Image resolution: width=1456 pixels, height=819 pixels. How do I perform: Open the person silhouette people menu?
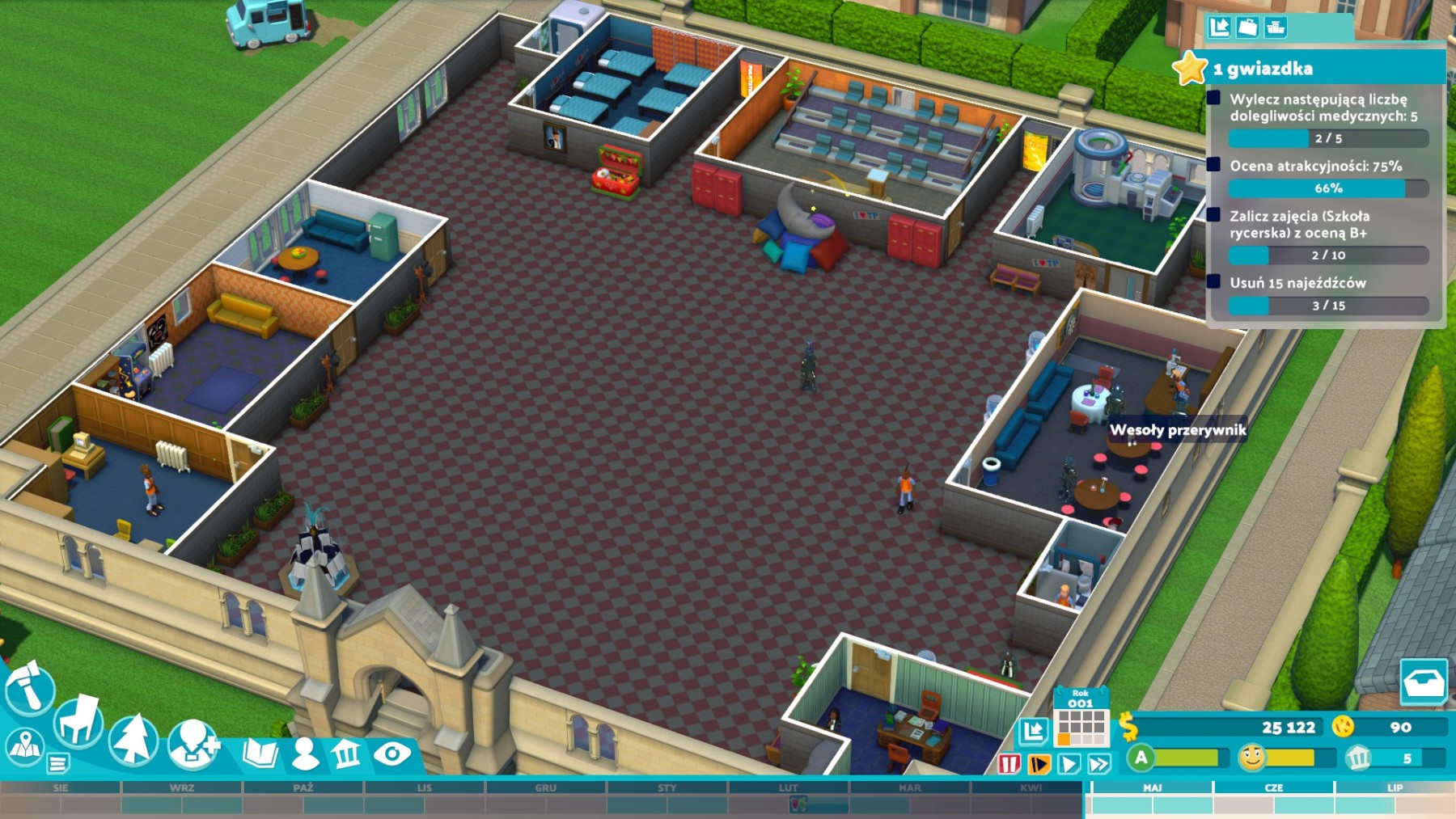coord(305,754)
